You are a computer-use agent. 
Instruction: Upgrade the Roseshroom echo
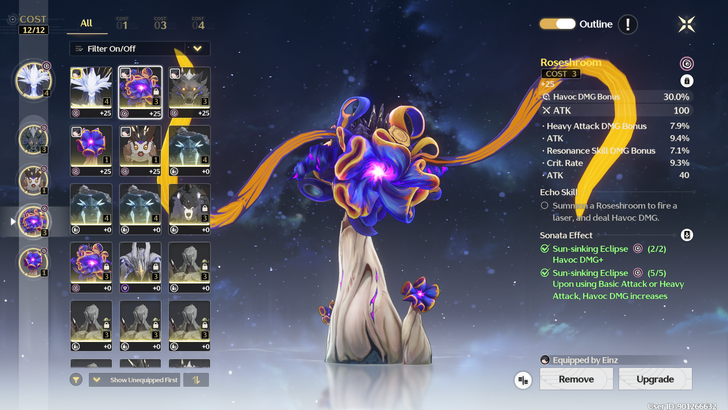[655, 379]
